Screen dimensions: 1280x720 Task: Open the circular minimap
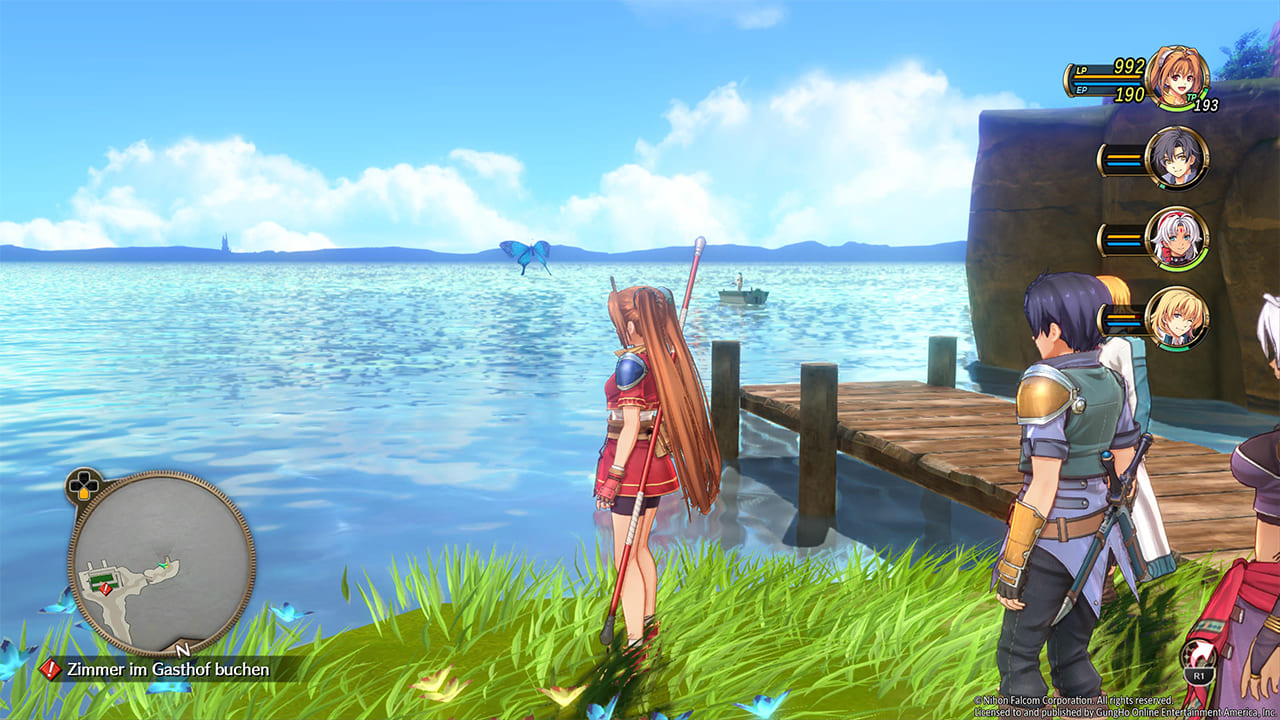[161, 563]
